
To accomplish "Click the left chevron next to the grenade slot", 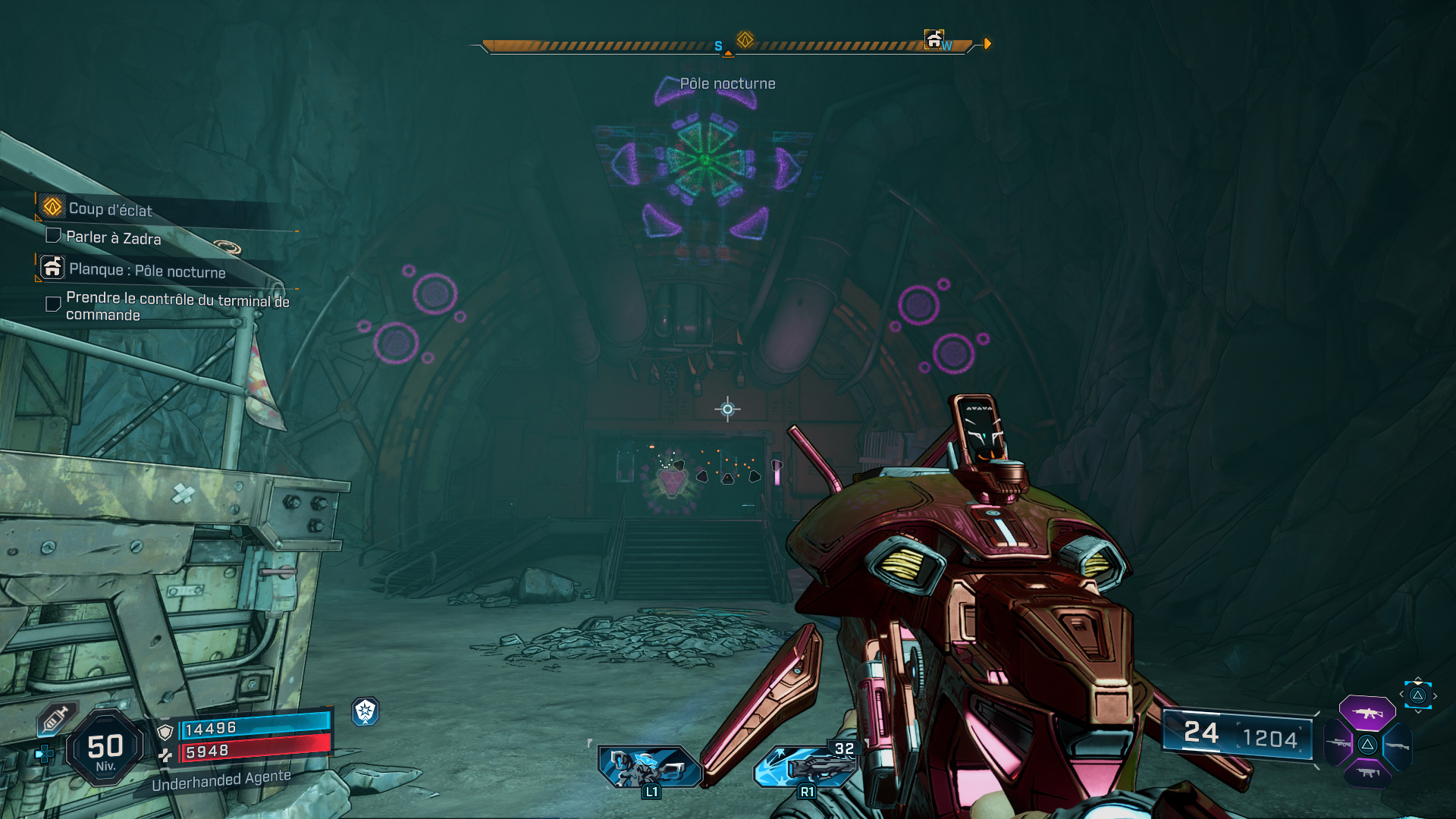I will (1401, 694).
